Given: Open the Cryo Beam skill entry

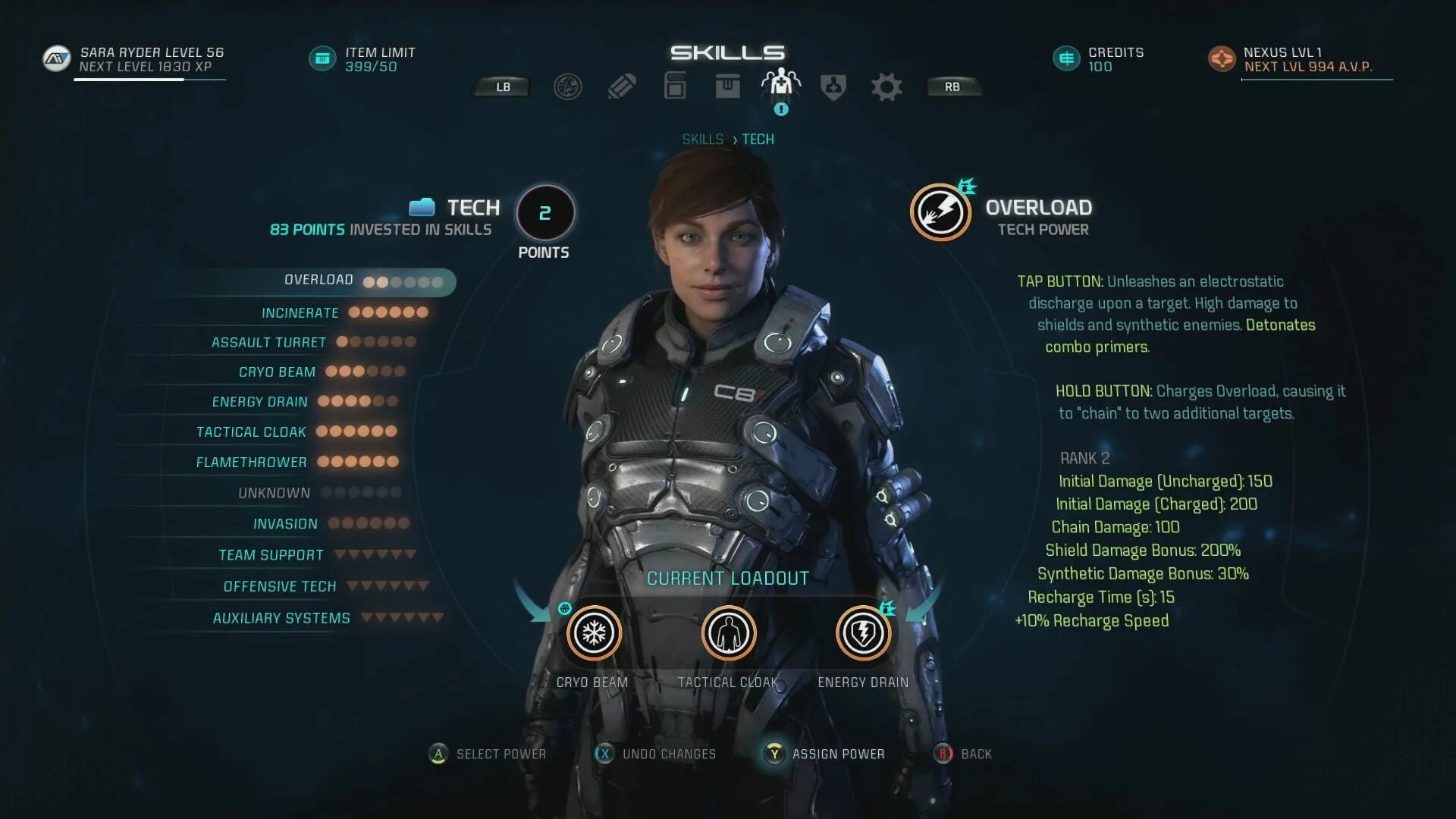Looking at the screenshot, I should click(277, 372).
